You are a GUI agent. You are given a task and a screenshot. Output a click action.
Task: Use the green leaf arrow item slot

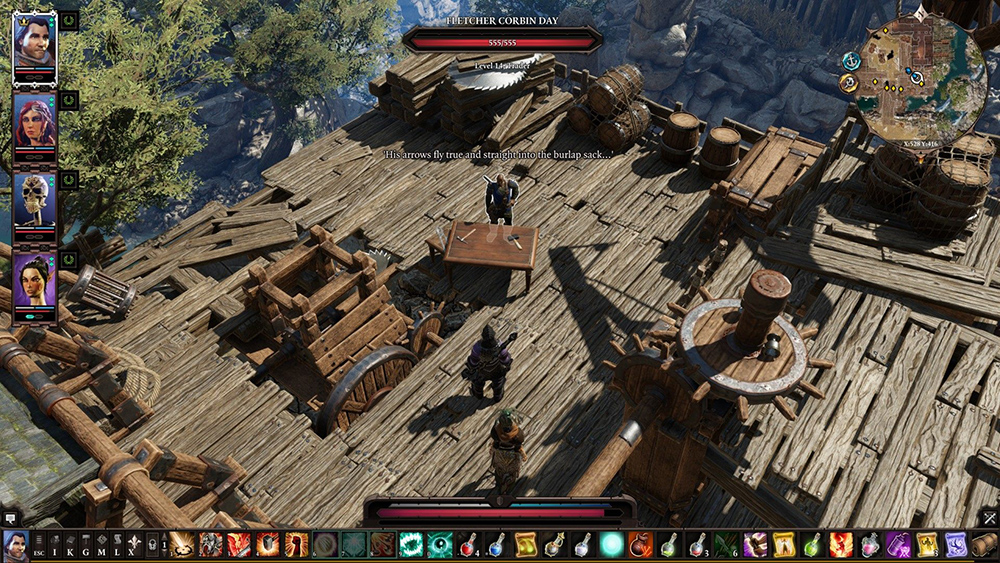tap(726, 545)
